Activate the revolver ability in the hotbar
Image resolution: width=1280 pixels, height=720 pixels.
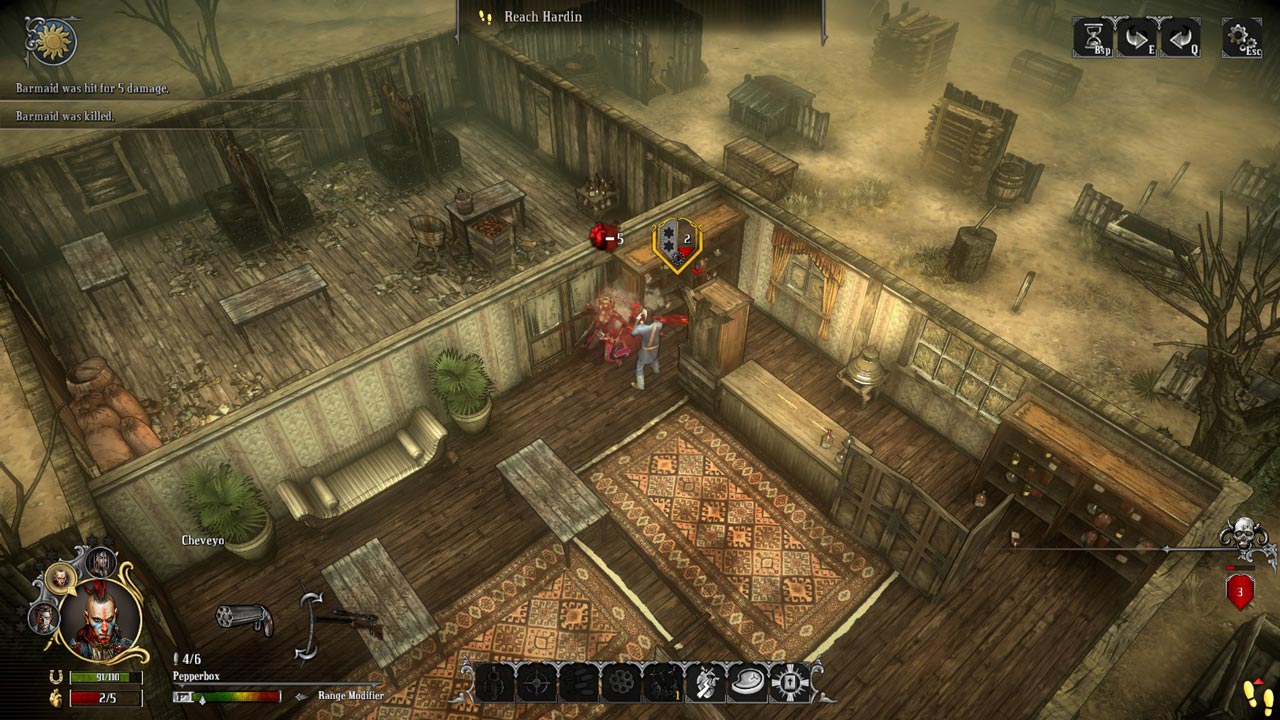pos(494,683)
